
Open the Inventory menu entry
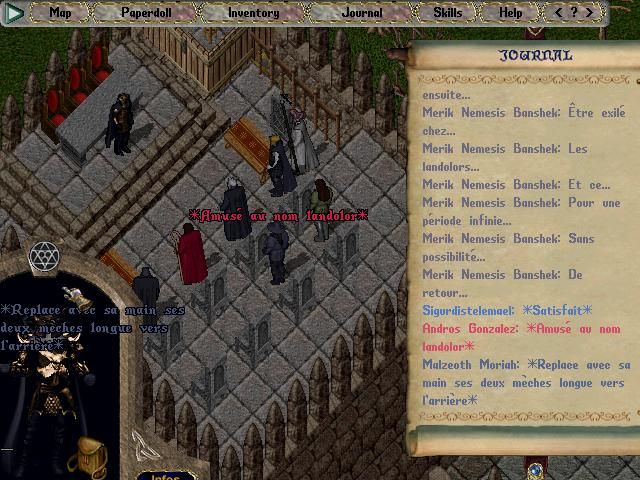pyautogui.click(x=253, y=13)
